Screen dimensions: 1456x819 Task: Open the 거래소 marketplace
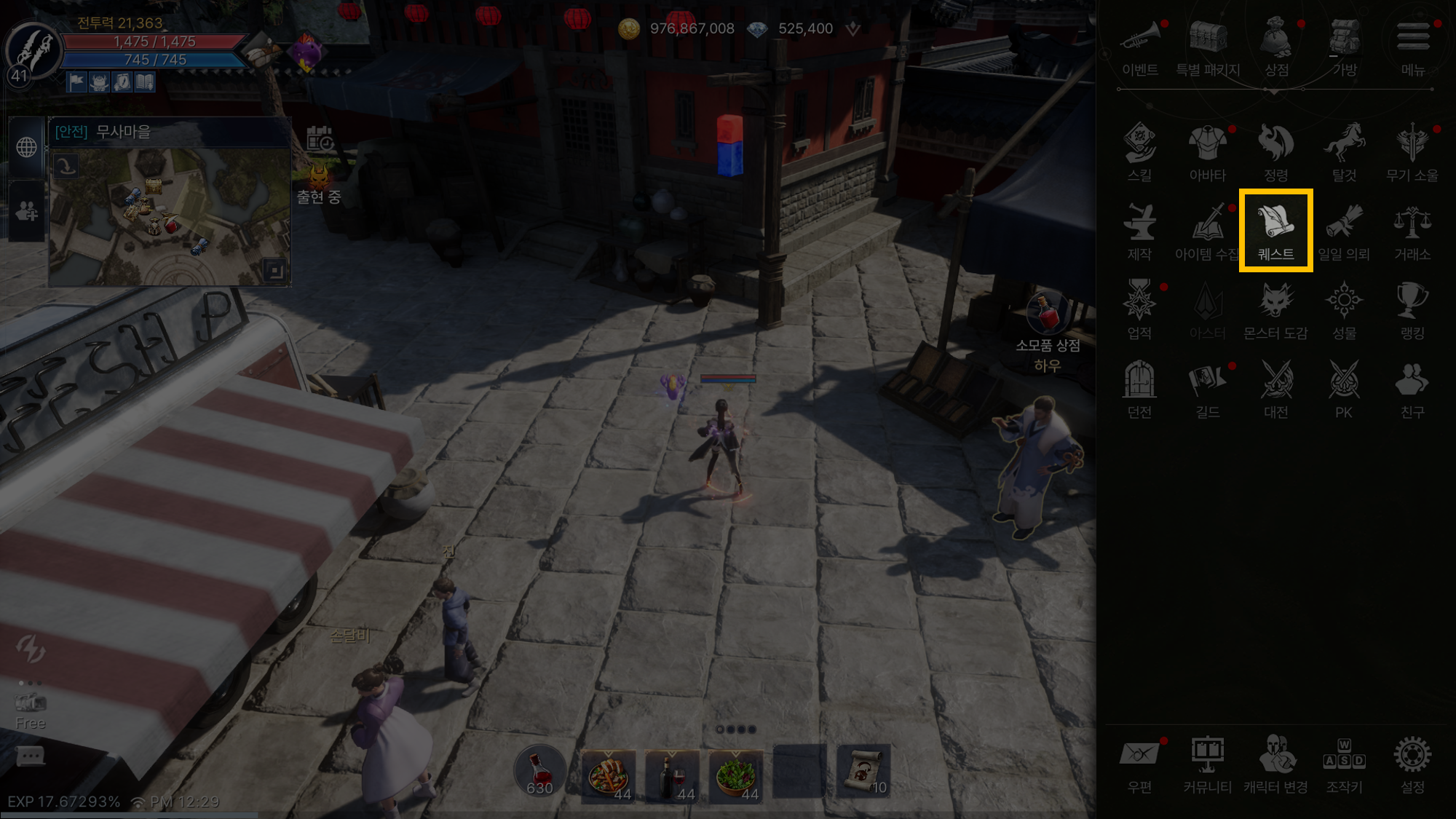point(1412,230)
